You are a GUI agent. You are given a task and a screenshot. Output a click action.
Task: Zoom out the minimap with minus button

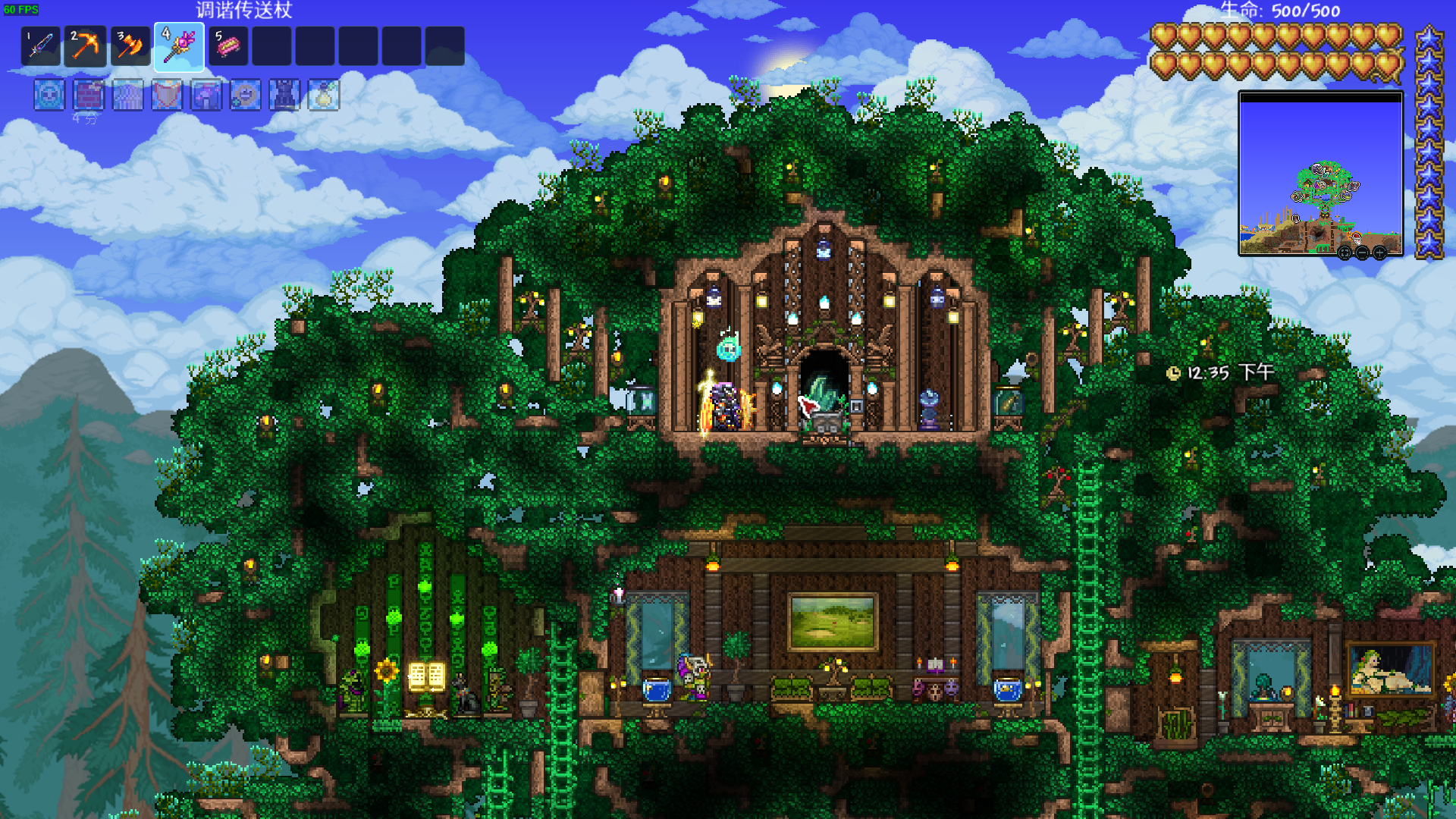pos(1362,253)
